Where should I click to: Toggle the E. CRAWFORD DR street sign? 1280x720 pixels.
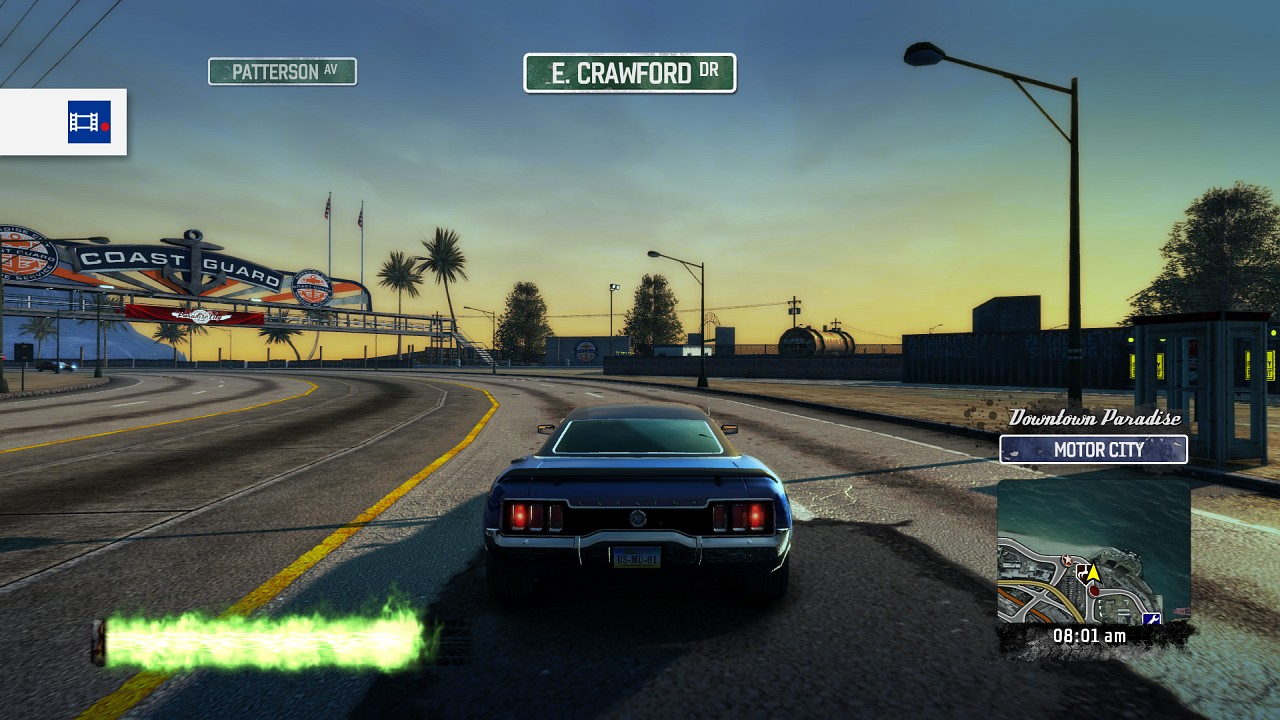(x=630, y=73)
